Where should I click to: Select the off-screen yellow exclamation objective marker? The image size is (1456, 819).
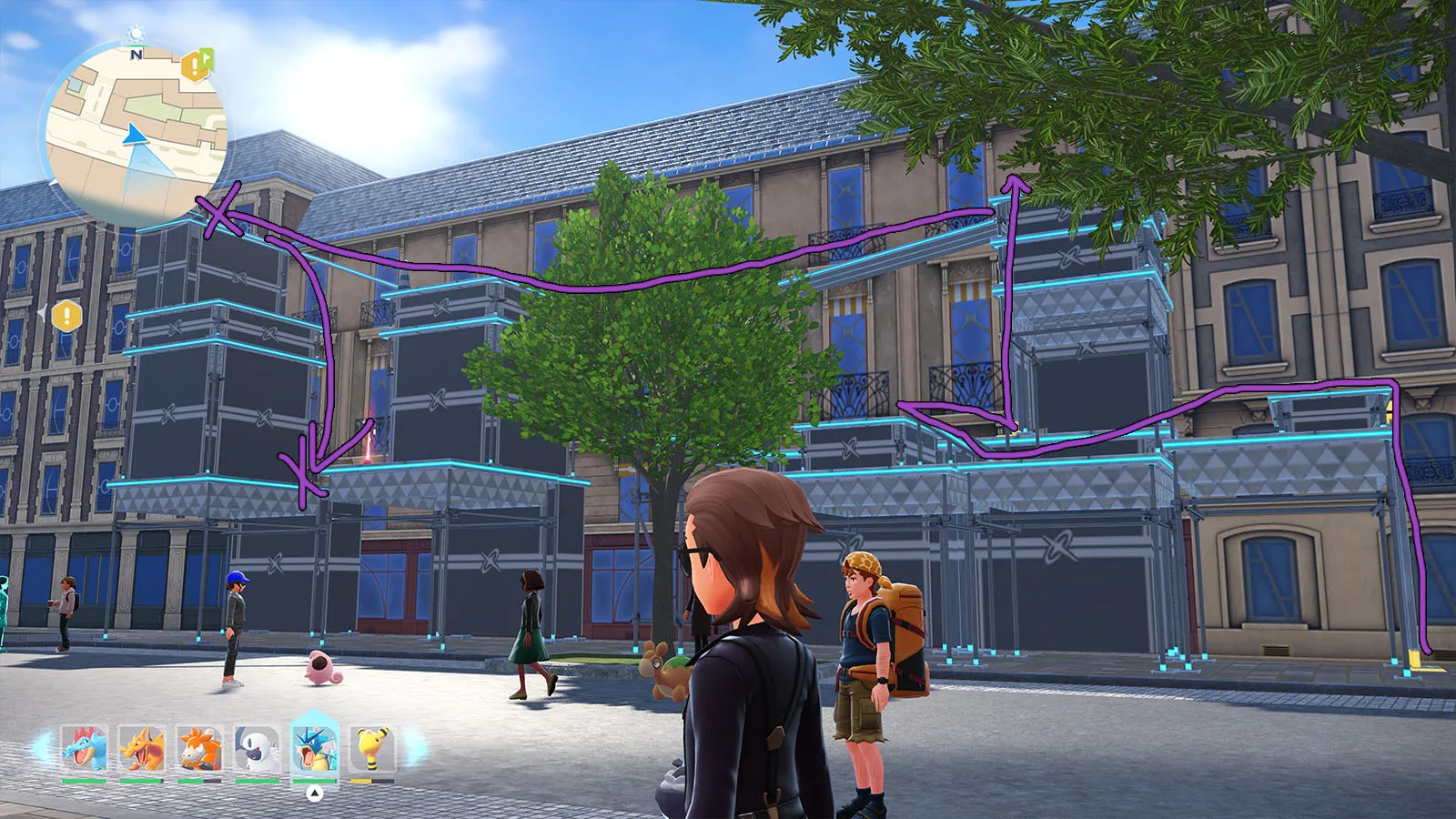tap(66, 317)
